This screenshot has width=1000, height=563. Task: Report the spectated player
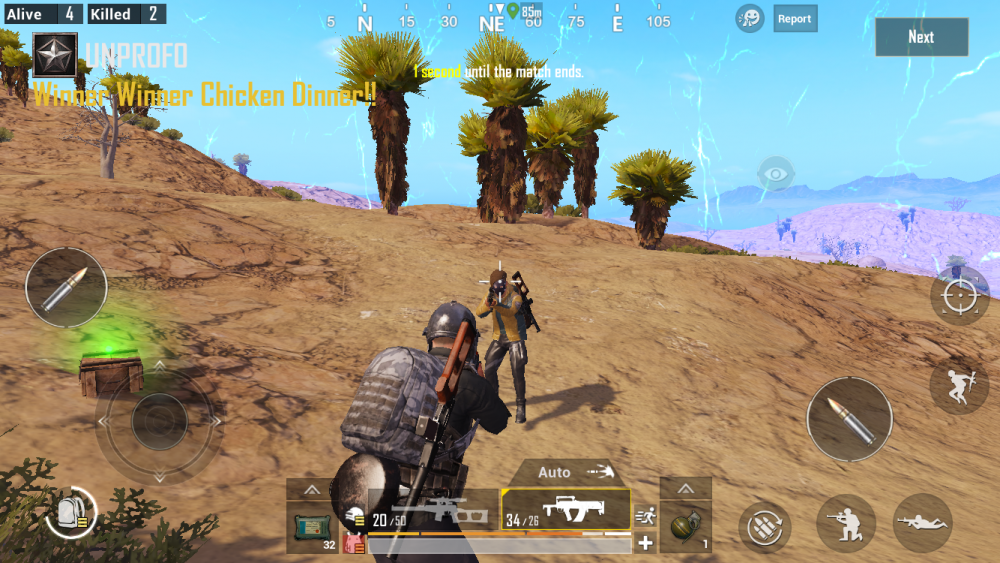point(795,18)
